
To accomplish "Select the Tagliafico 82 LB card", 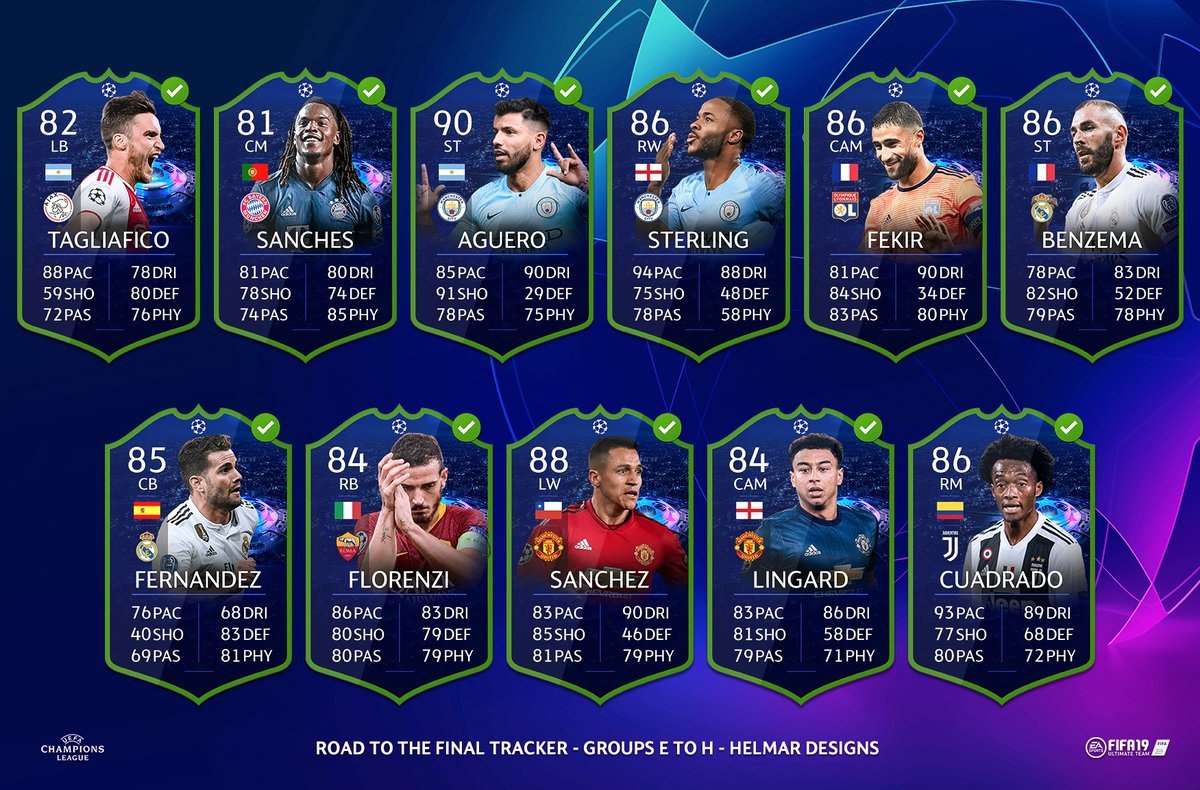I will coord(107,215).
